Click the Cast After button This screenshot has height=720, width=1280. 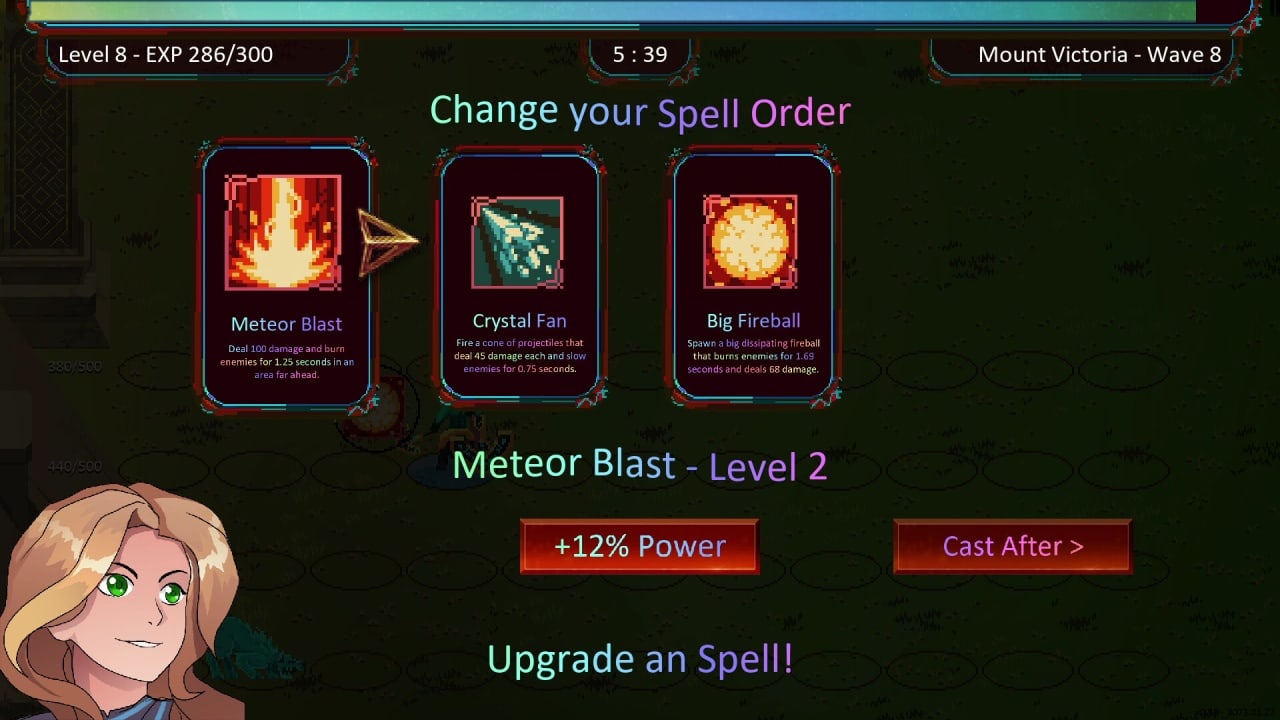(1012, 546)
